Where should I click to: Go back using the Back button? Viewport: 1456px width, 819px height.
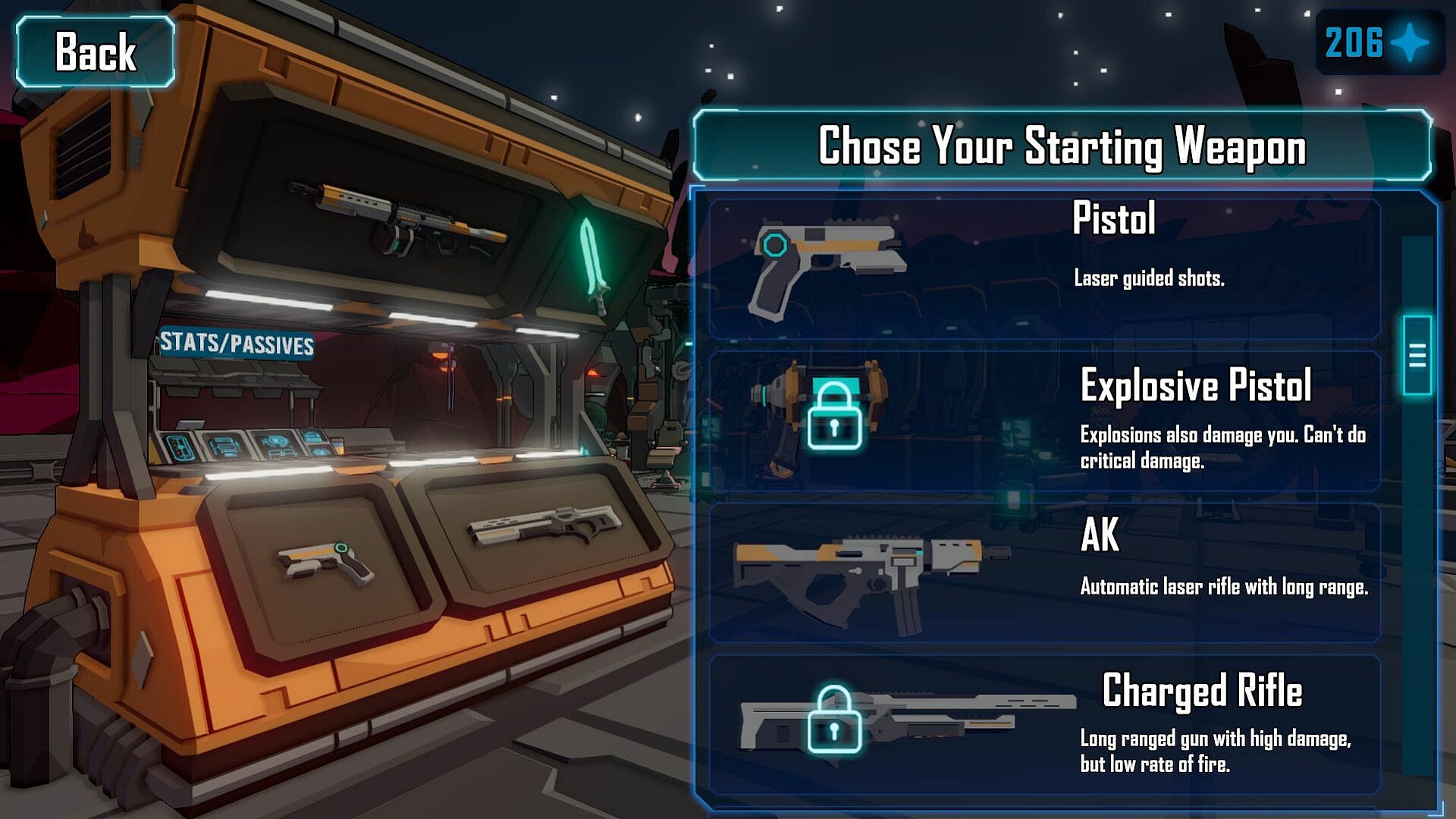[96, 52]
